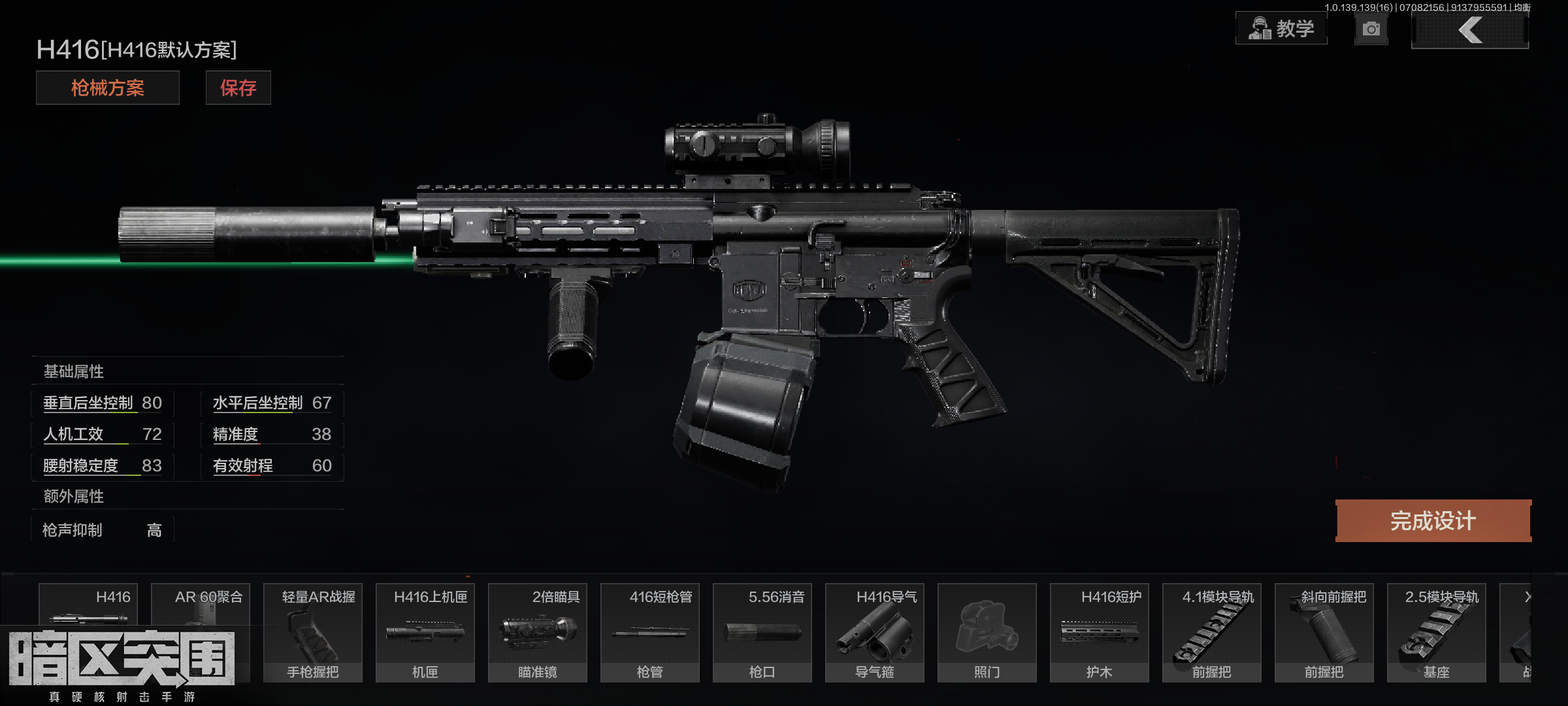Choose the 5.56消音 muzzle slot
The height and width of the screenshot is (706, 1568).
click(762, 632)
